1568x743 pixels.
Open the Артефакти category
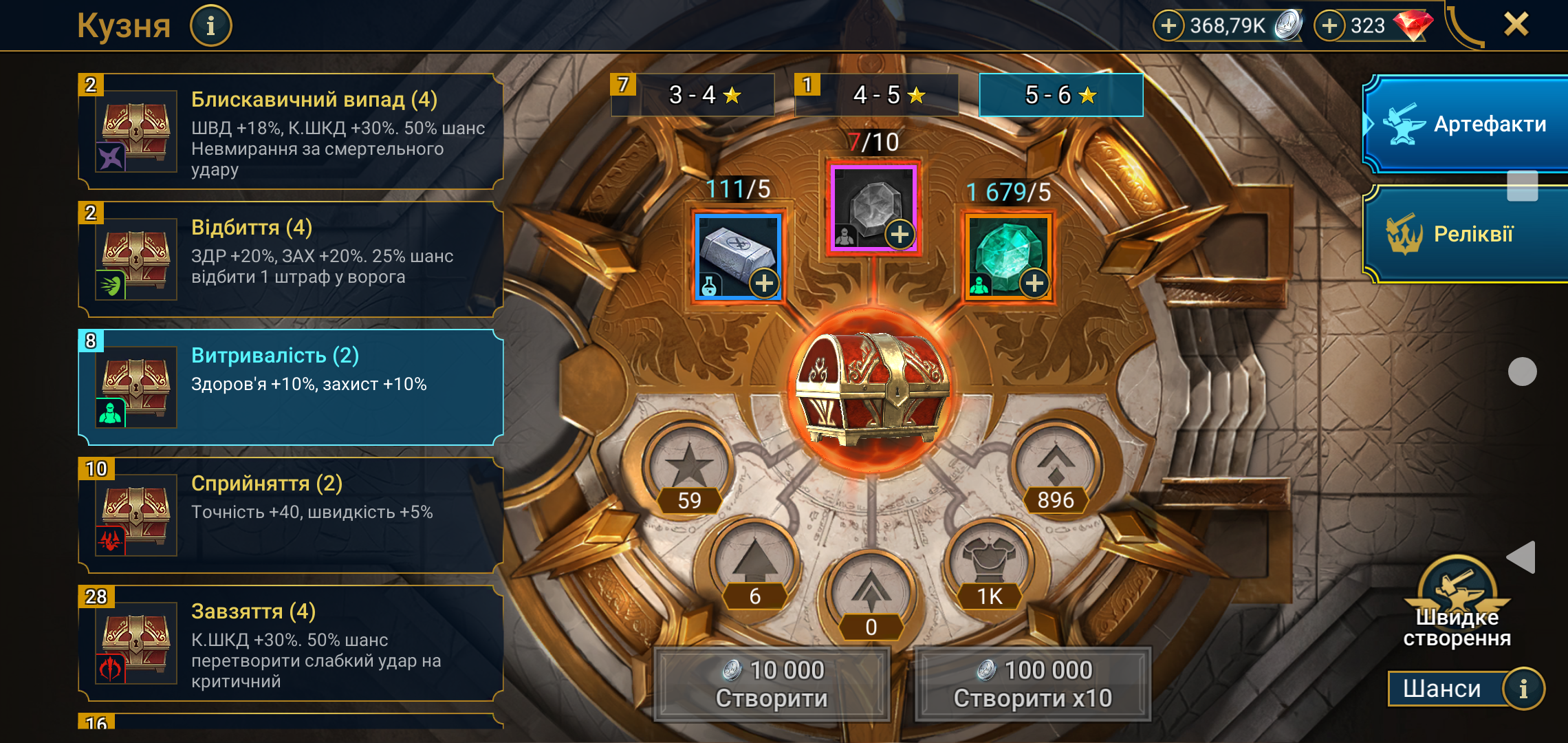click(x=1468, y=125)
